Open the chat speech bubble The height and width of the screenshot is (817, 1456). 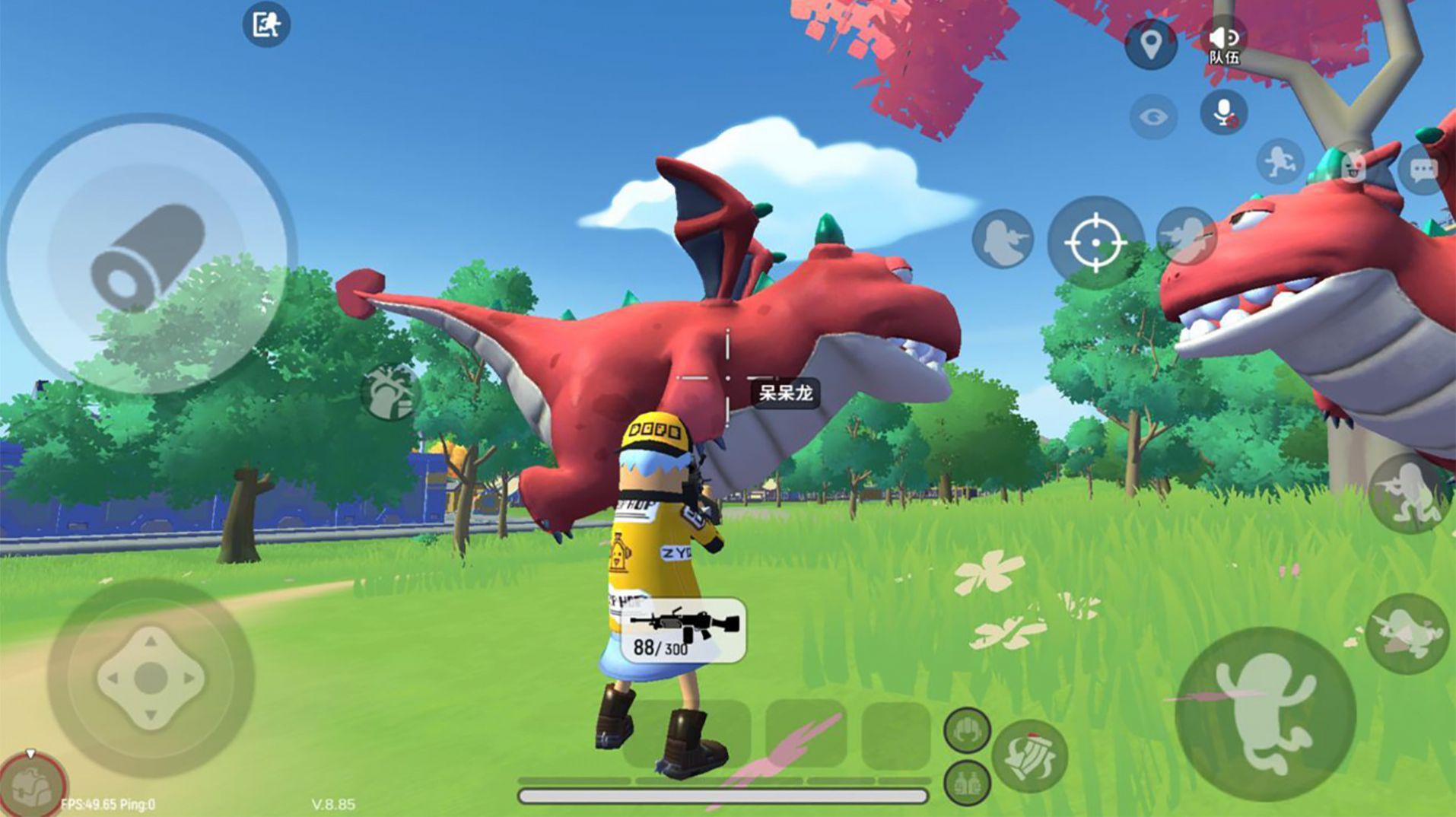click(1423, 170)
